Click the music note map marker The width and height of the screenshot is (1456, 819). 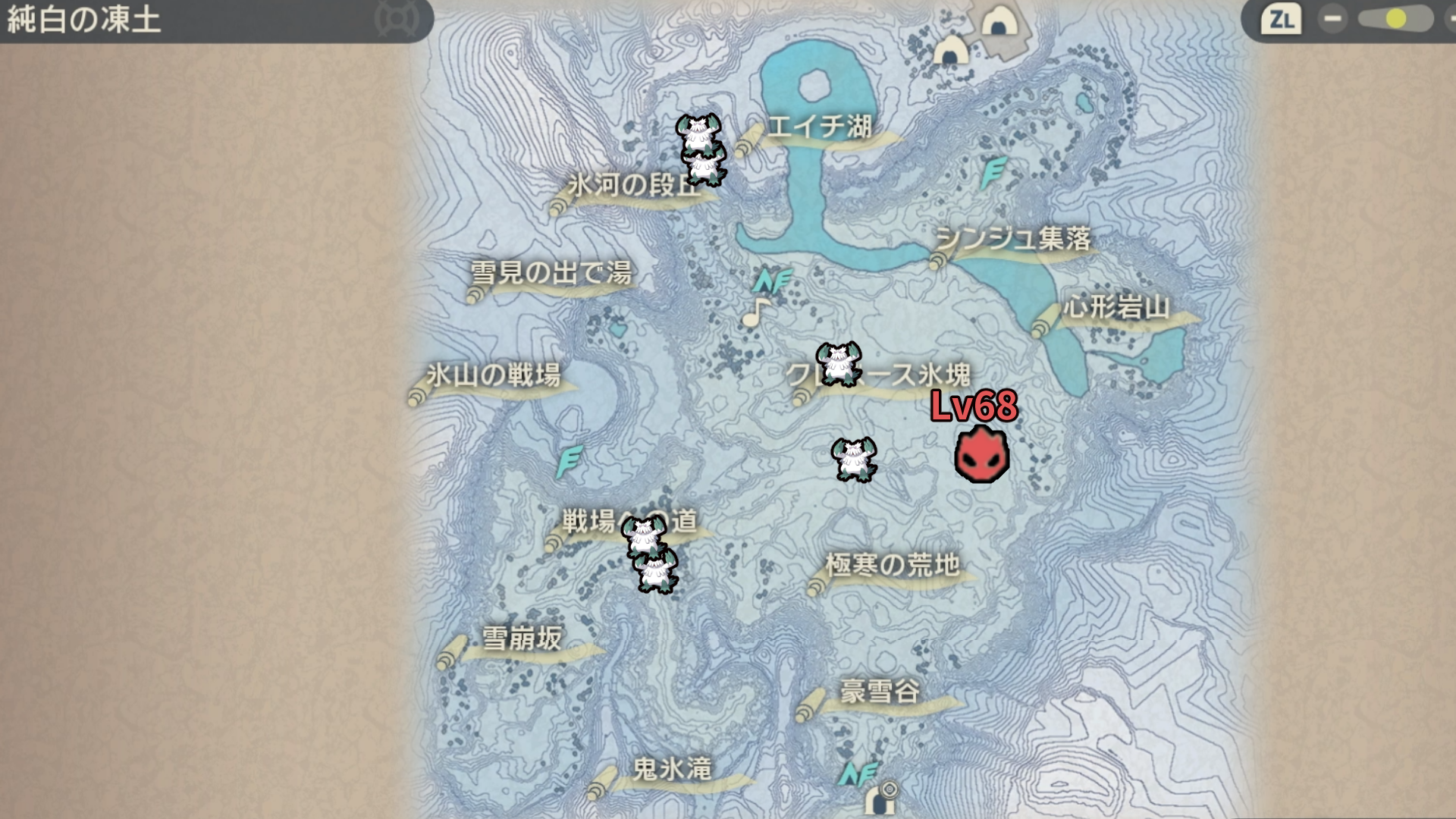pos(755,312)
